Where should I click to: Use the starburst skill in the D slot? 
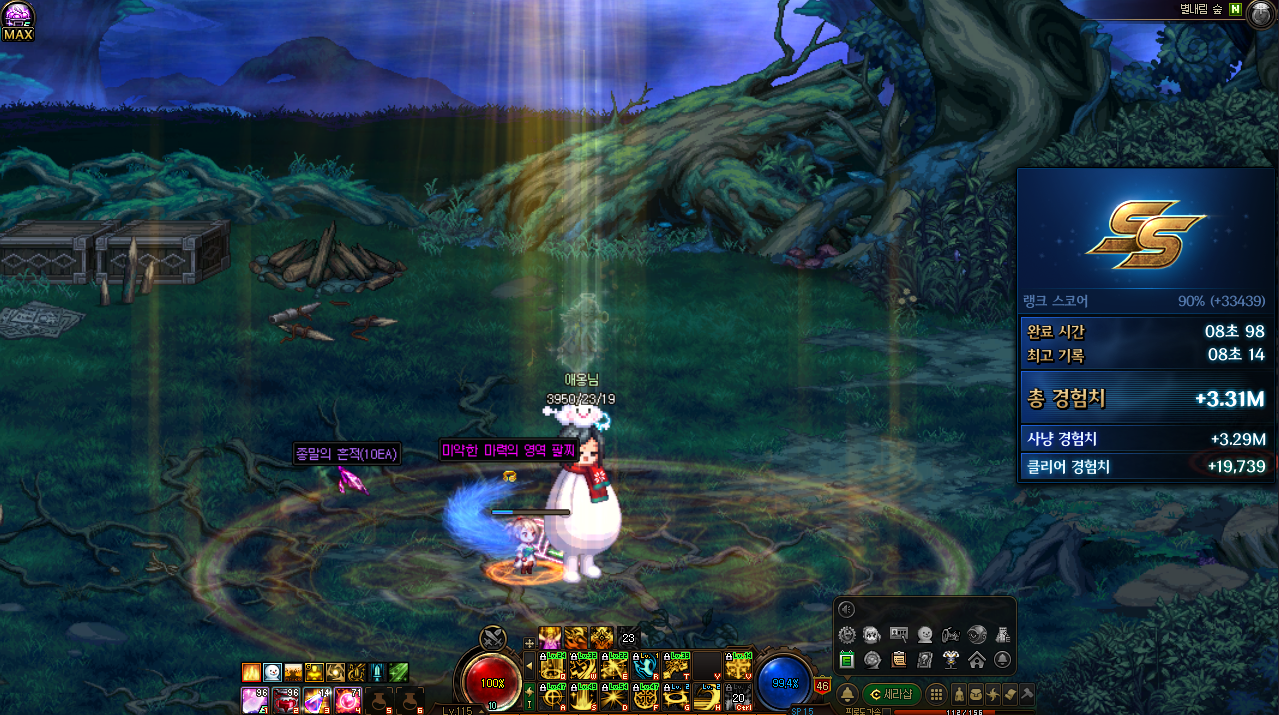615,695
